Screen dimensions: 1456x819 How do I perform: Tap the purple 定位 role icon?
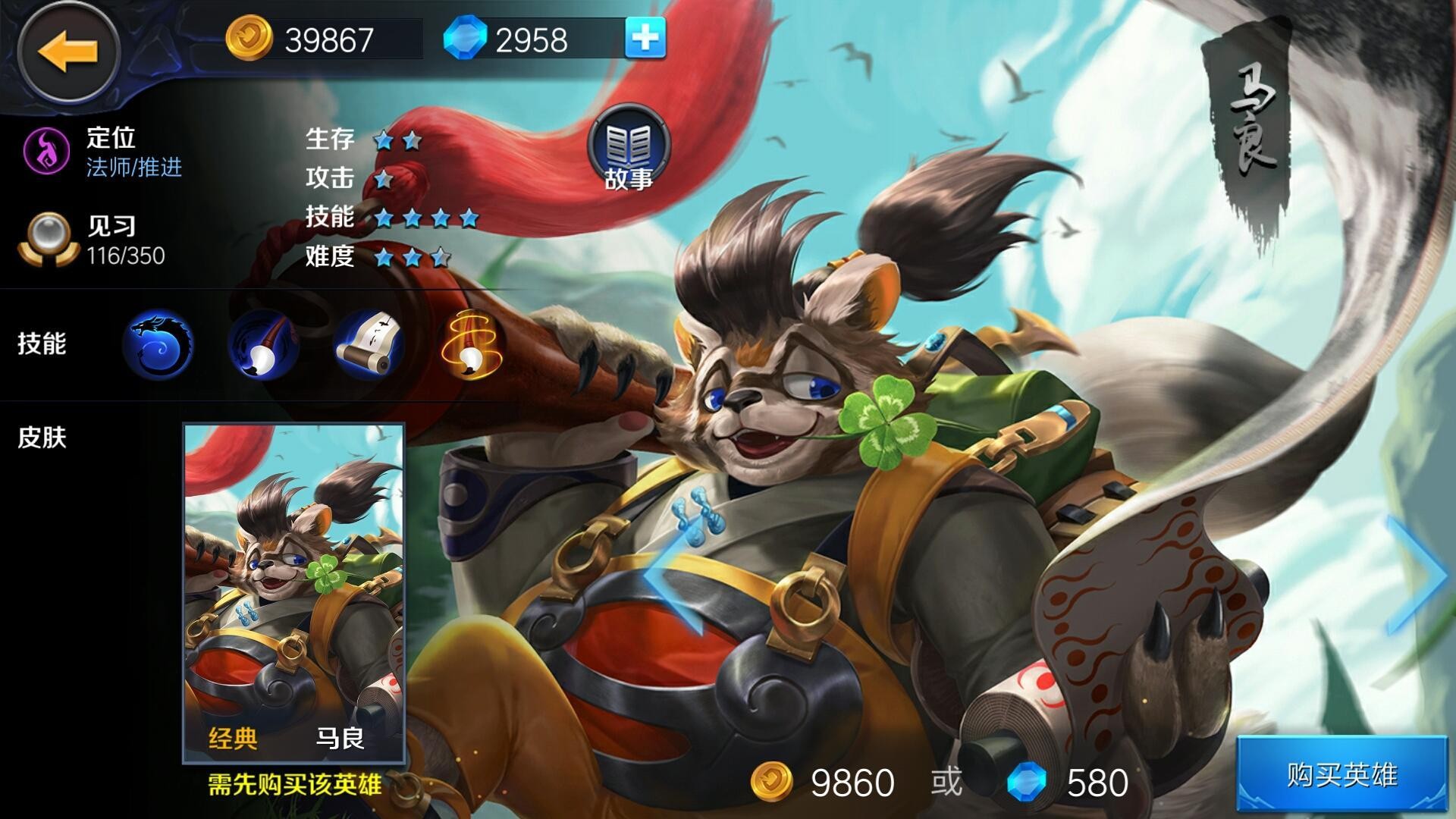pyautogui.click(x=46, y=149)
